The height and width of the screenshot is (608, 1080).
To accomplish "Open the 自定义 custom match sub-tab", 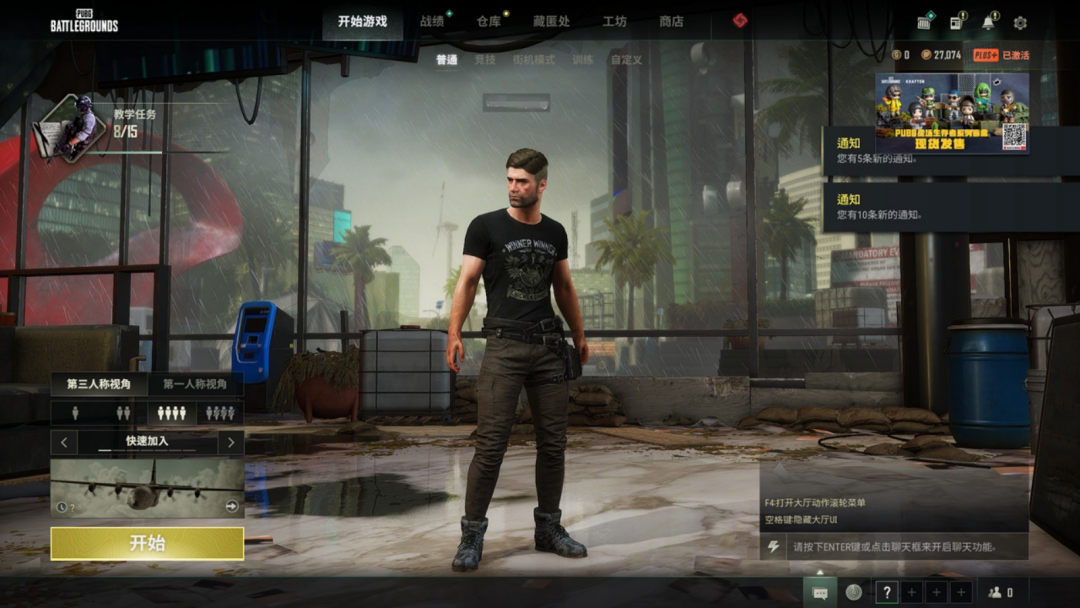I will 626,60.
